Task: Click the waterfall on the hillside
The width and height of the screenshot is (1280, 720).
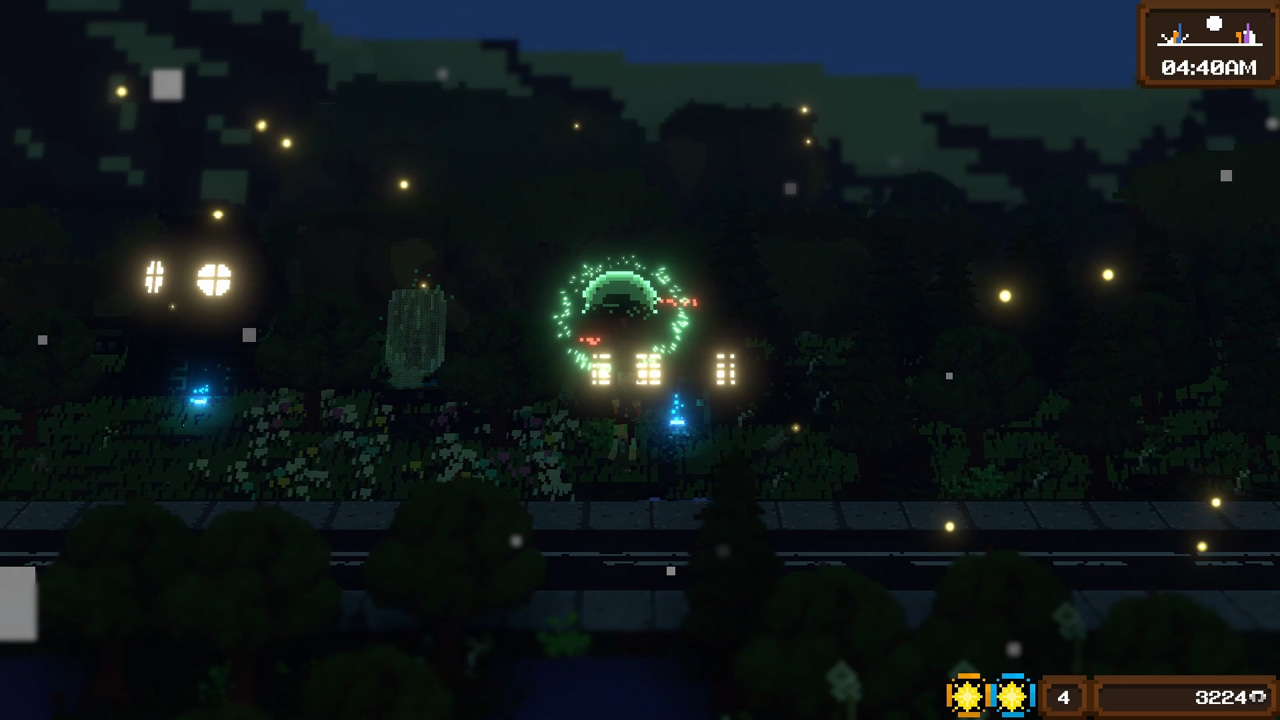Action: [415, 335]
